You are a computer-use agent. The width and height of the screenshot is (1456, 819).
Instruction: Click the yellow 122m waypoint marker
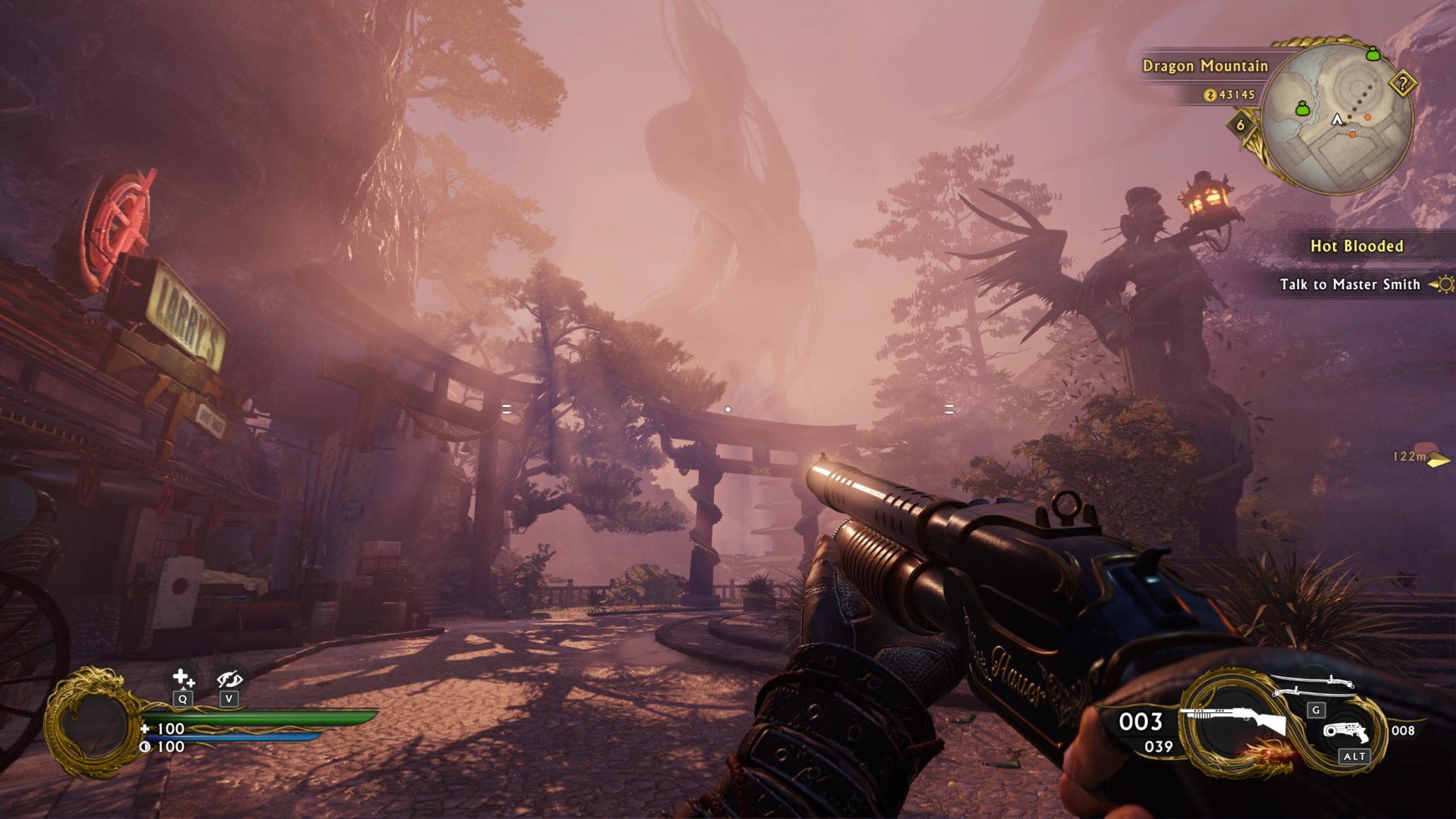coord(1438,461)
